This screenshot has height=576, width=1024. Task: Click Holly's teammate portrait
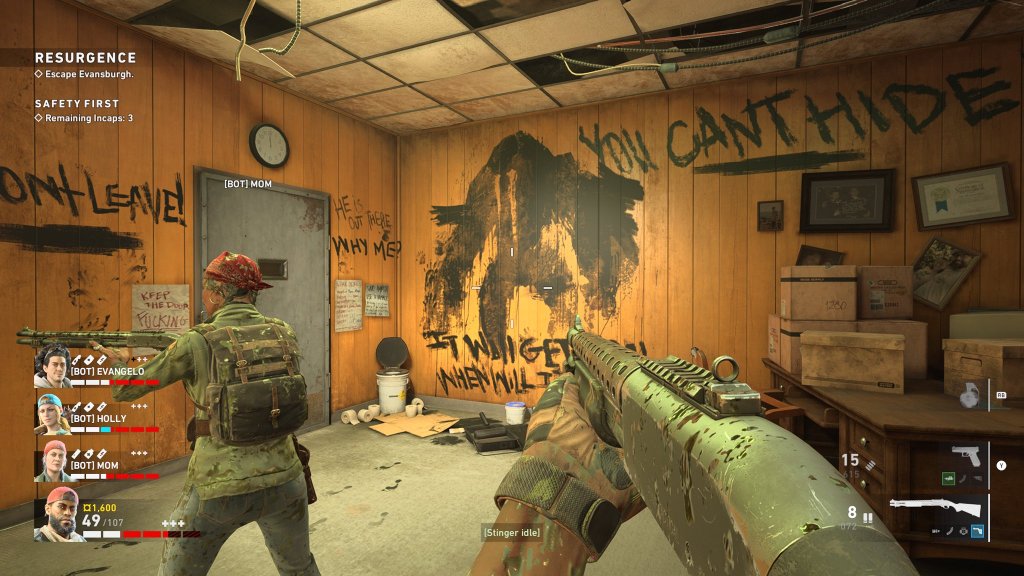(x=52, y=413)
